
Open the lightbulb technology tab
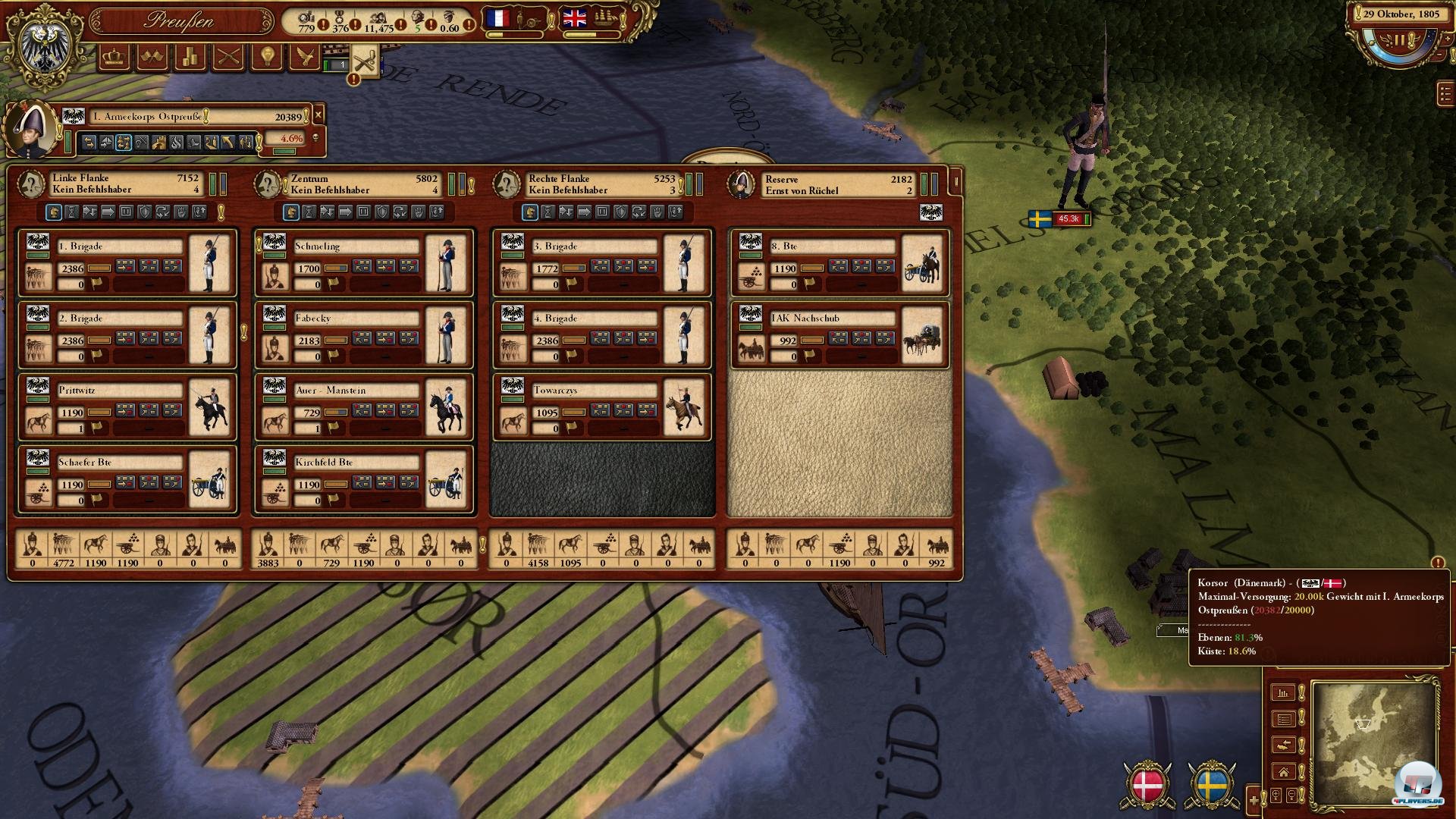tap(267, 57)
